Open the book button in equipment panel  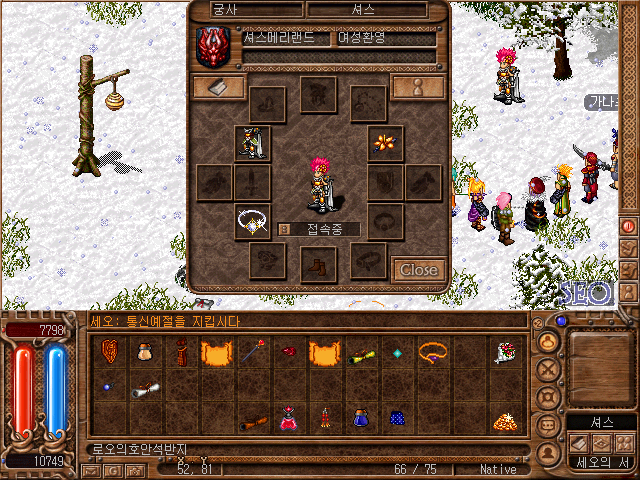218,87
